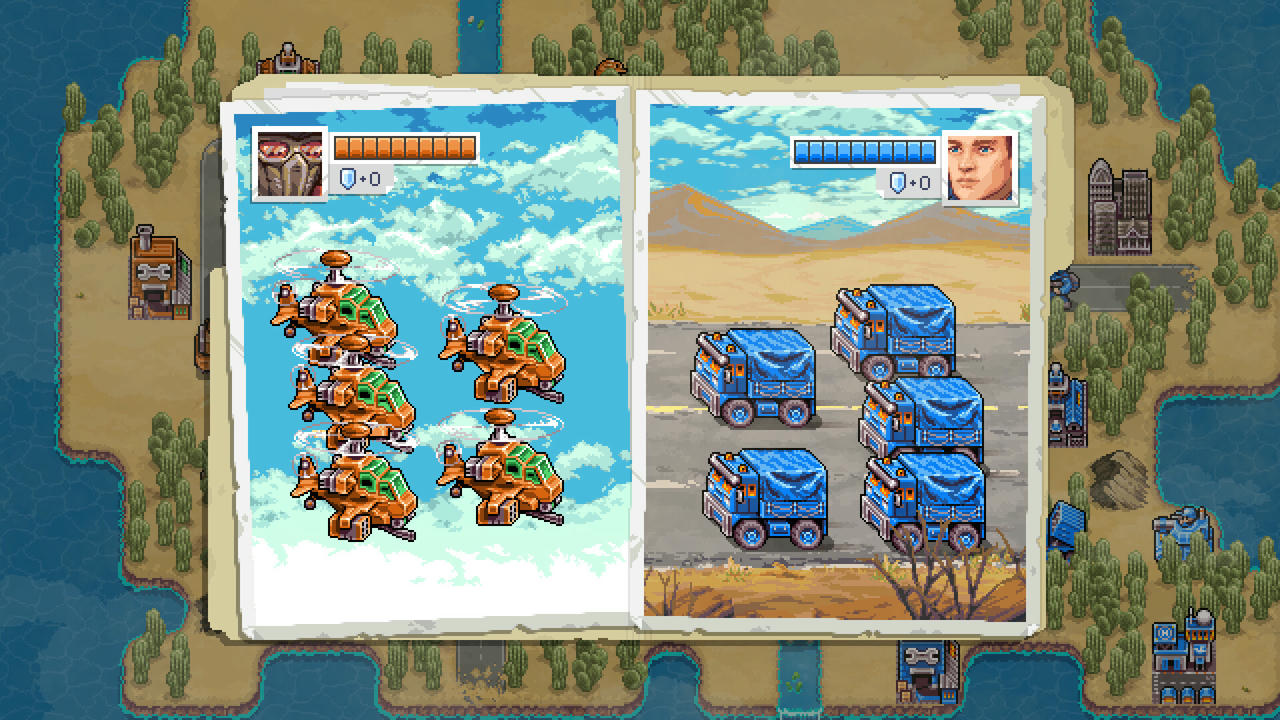Select the topmost orange helicopter unit
Screen dimensions: 1280x720
point(345,310)
